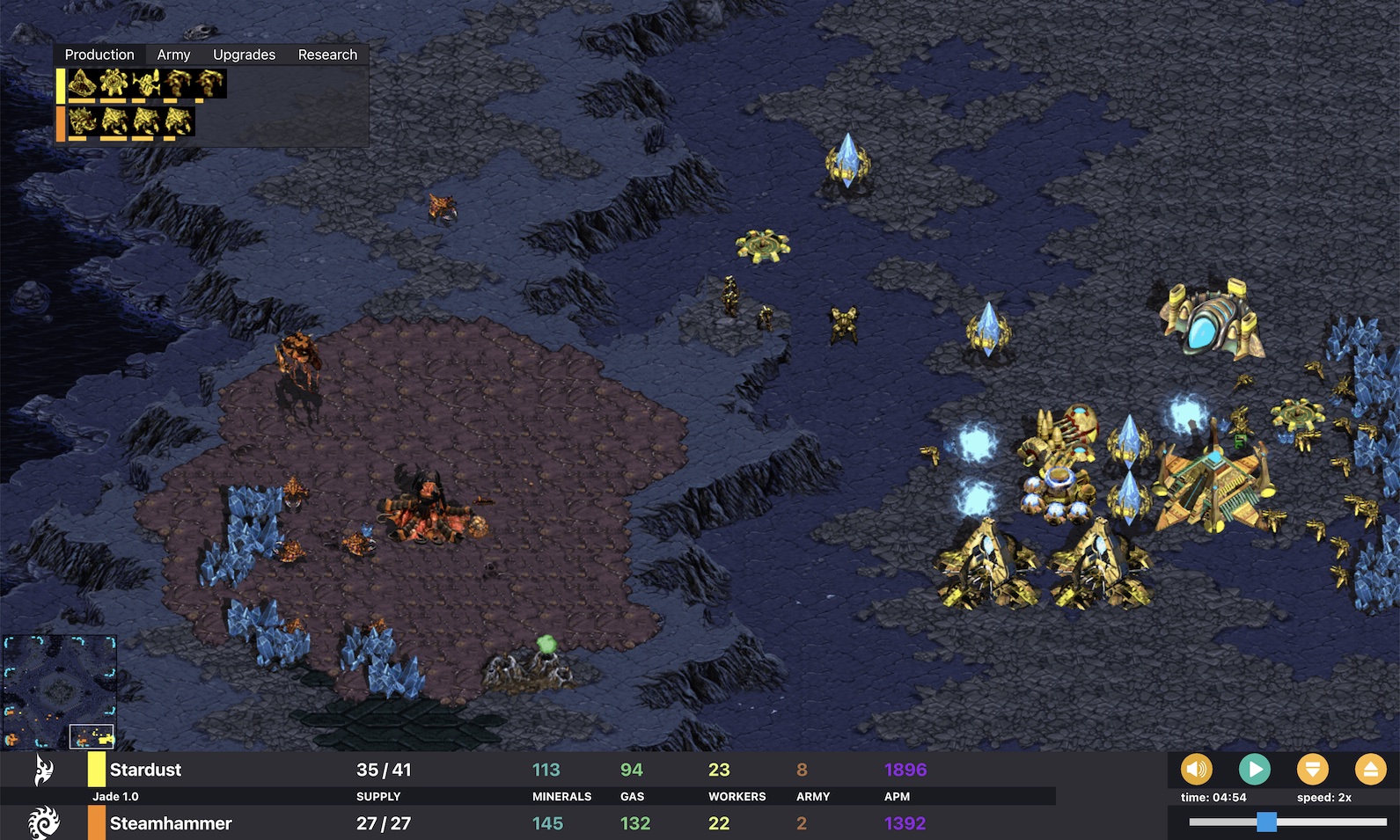Click the minimap overview
The height and width of the screenshot is (840, 1400).
(x=60, y=691)
